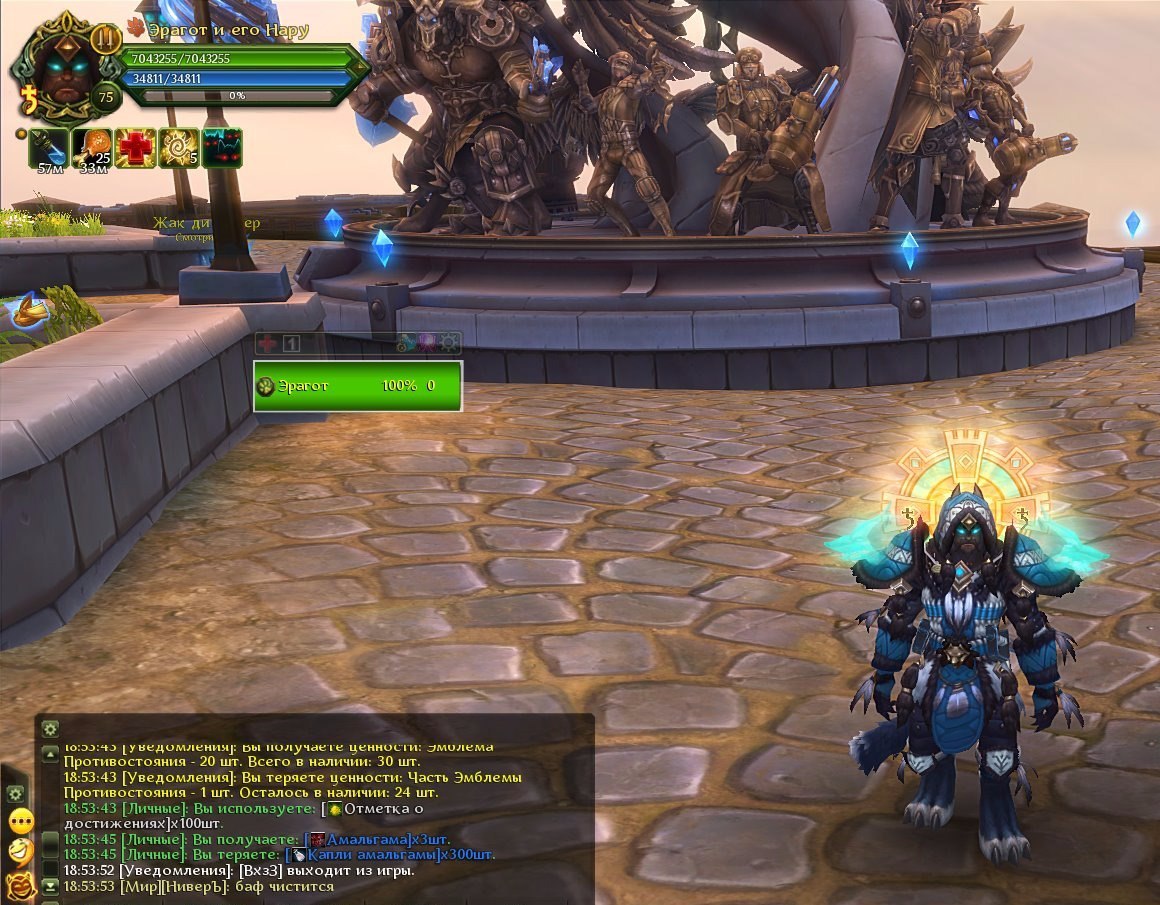Image resolution: width=1160 pixels, height=905 pixels.
Task: Select Эрагот in the party frame
Action: 358,385
